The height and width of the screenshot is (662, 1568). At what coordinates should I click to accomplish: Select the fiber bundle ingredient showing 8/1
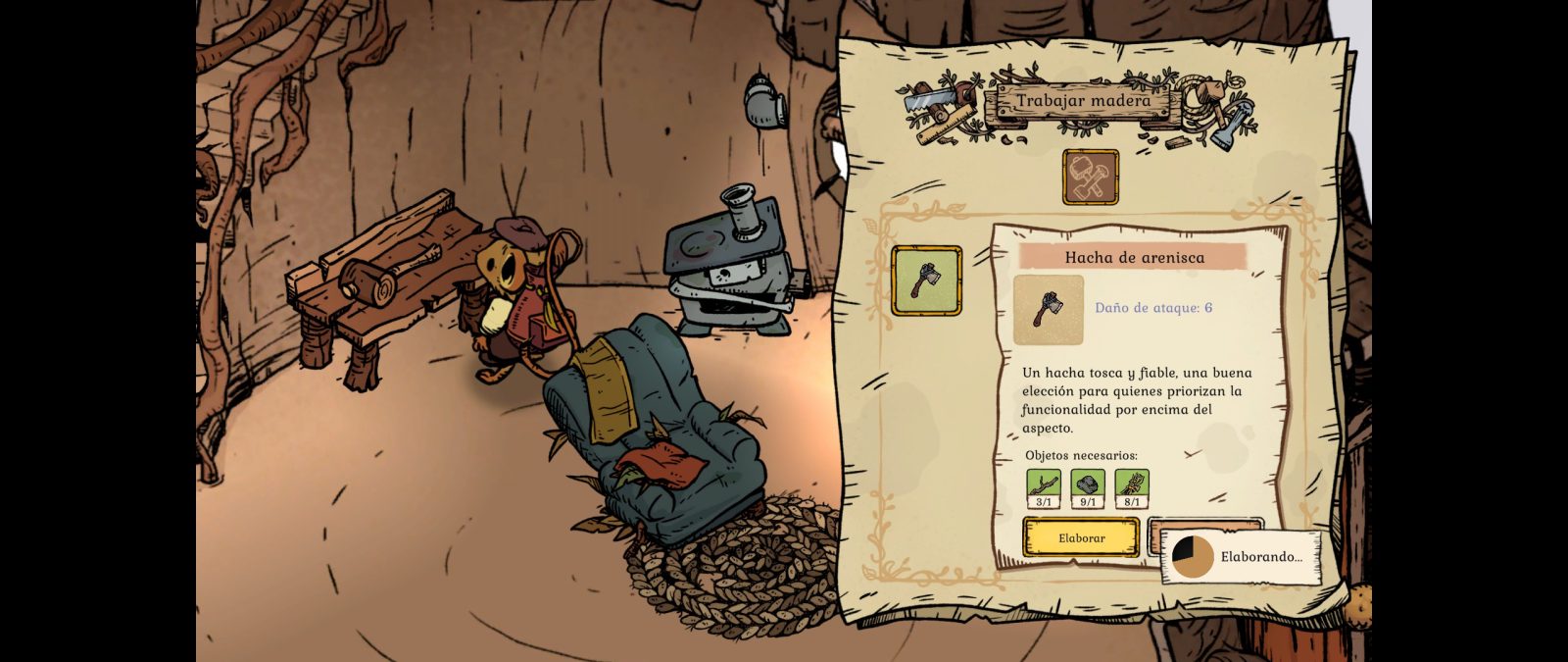(x=1132, y=488)
